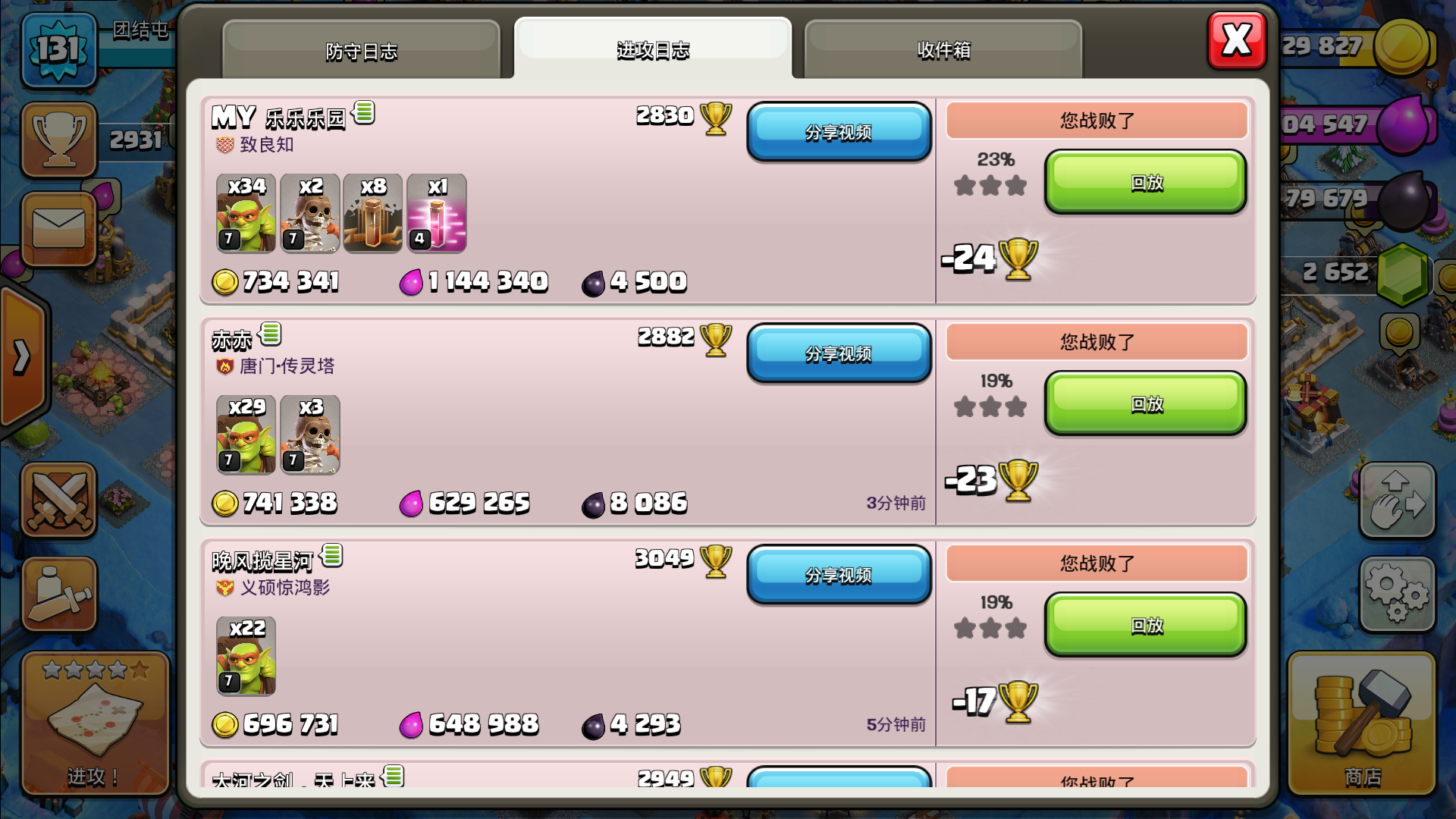This screenshot has width=1456, height=819.
Task: Select the crossed swords battle icon
Action: 59,500
